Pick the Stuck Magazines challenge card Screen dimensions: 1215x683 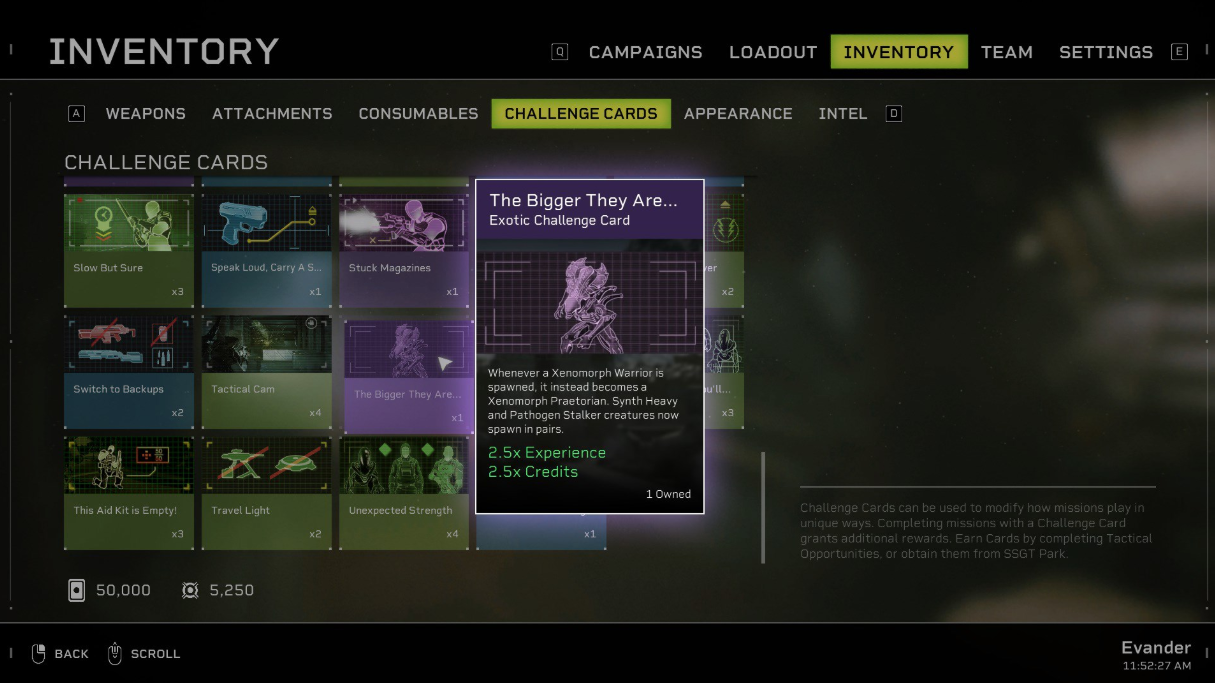click(403, 250)
